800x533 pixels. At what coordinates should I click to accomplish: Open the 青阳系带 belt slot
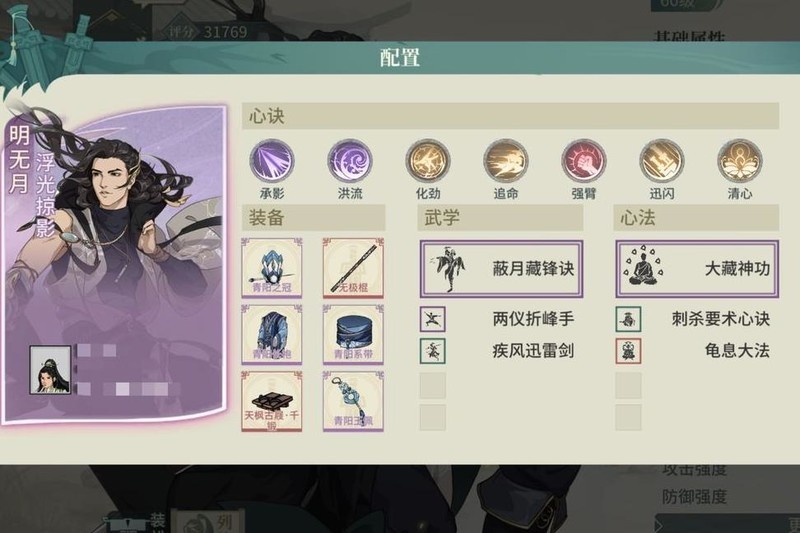pyautogui.click(x=353, y=334)
